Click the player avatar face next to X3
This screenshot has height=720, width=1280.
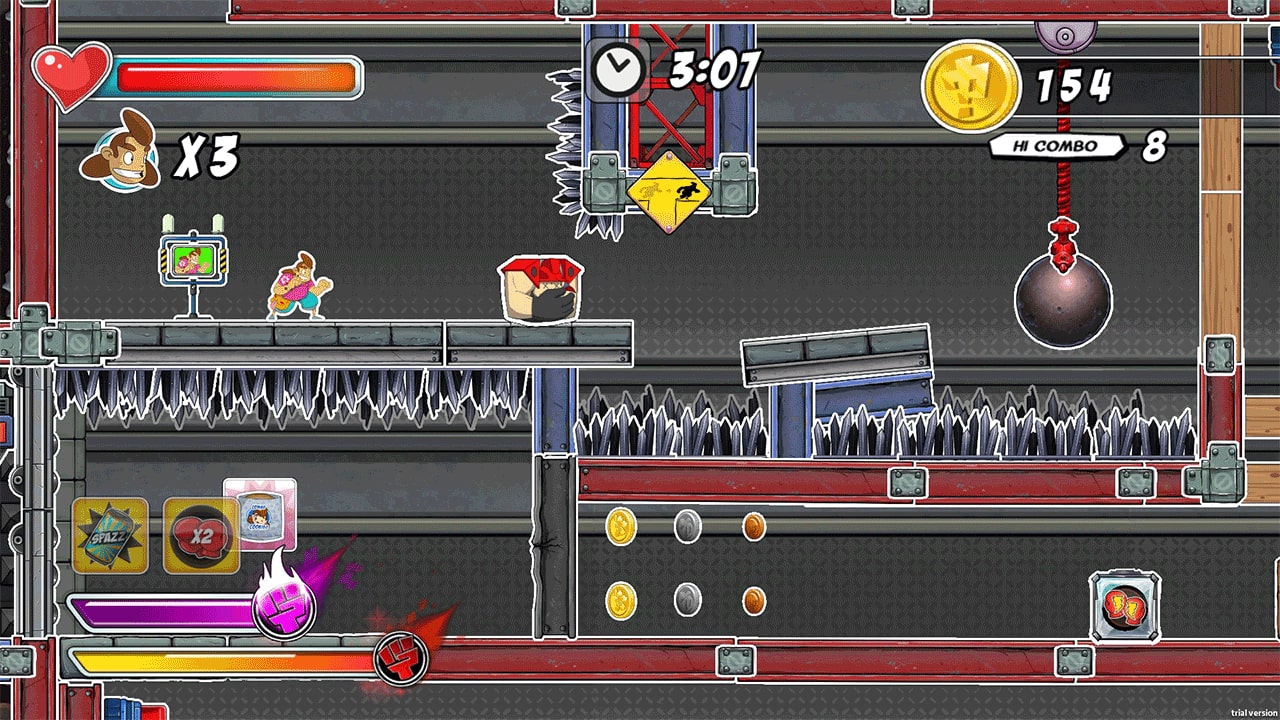tap(121, 157)
